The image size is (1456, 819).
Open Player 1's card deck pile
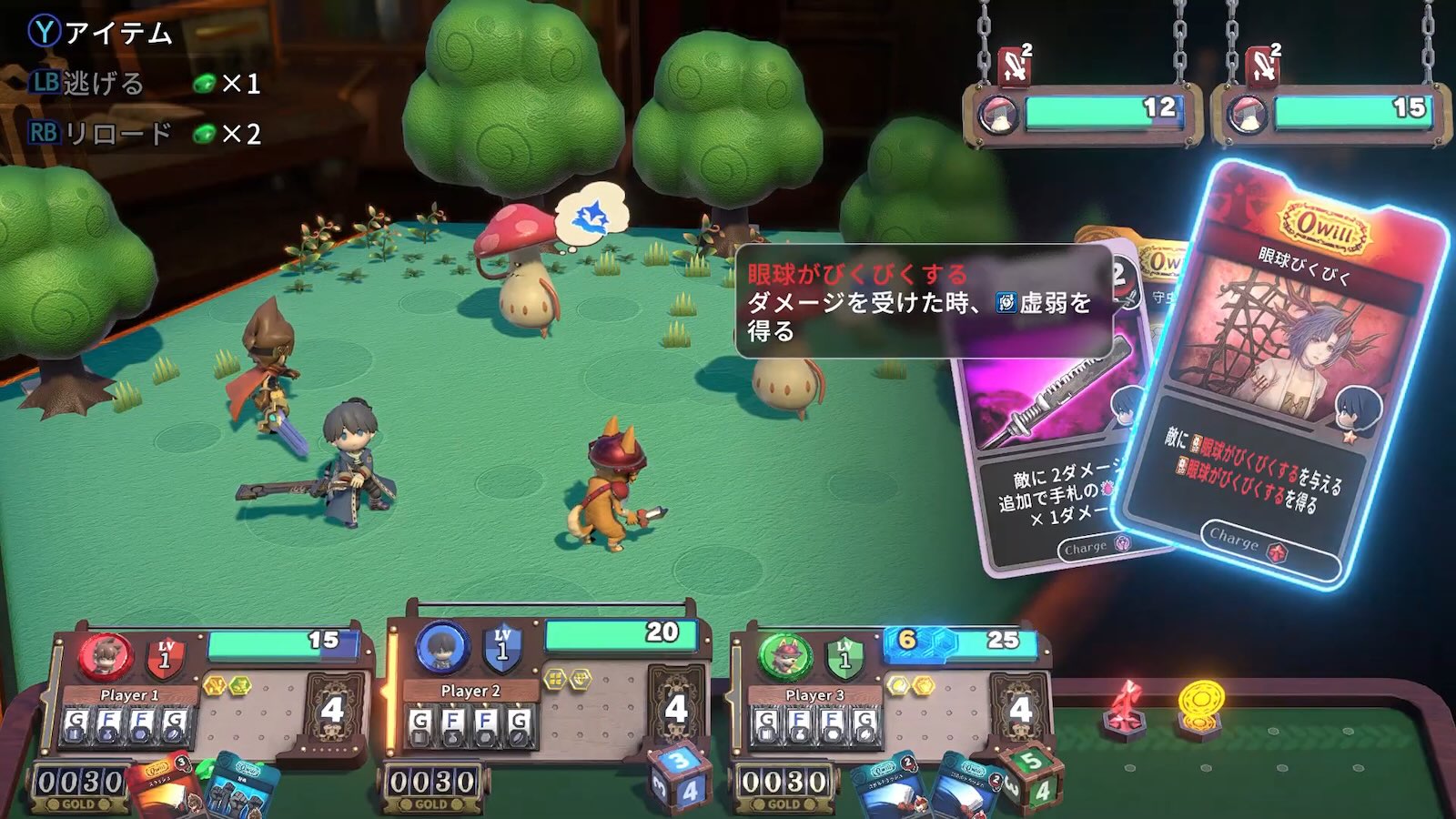[331, 710]
